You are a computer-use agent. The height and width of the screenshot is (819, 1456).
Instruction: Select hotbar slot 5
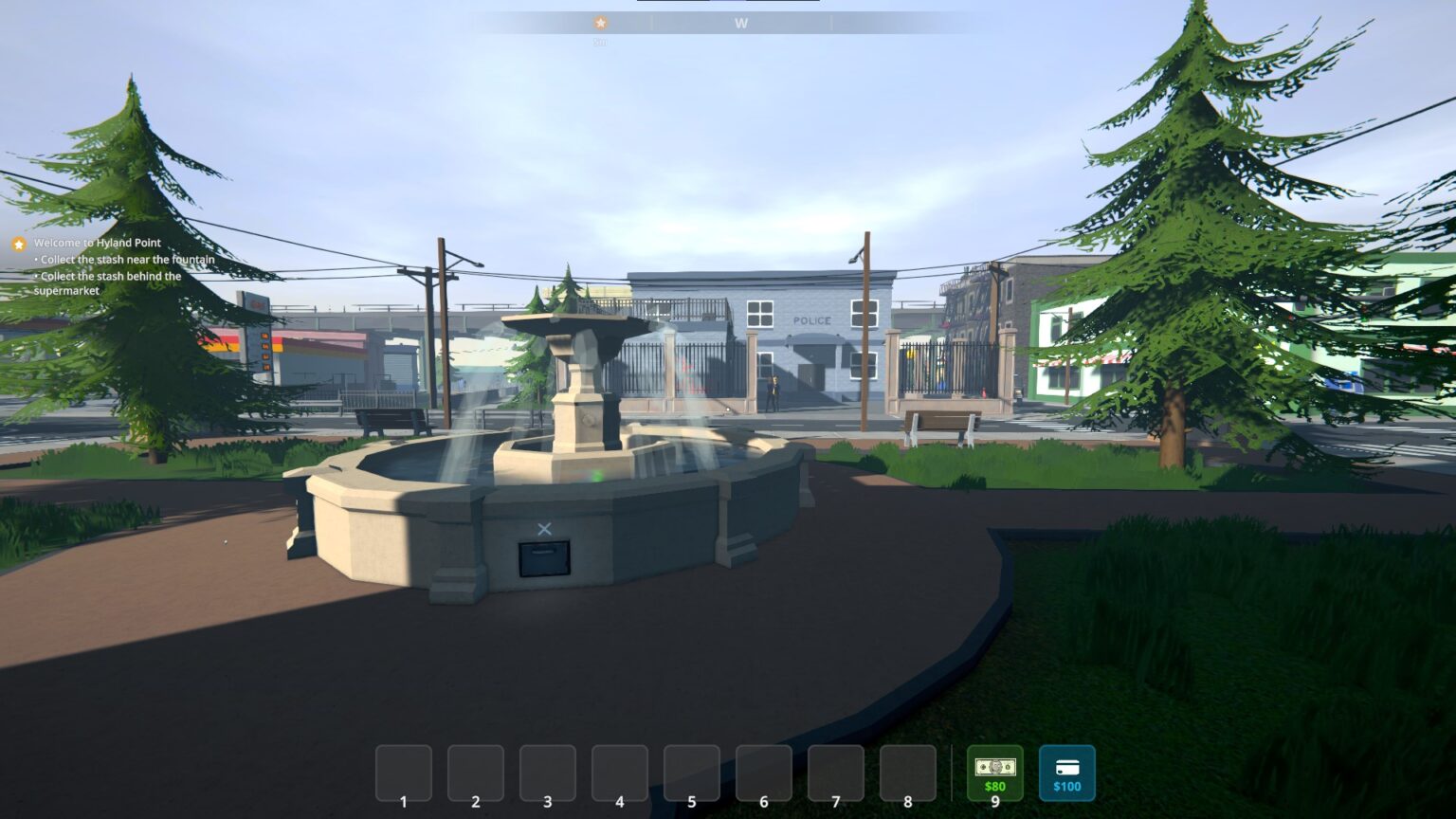pos(691,772)
